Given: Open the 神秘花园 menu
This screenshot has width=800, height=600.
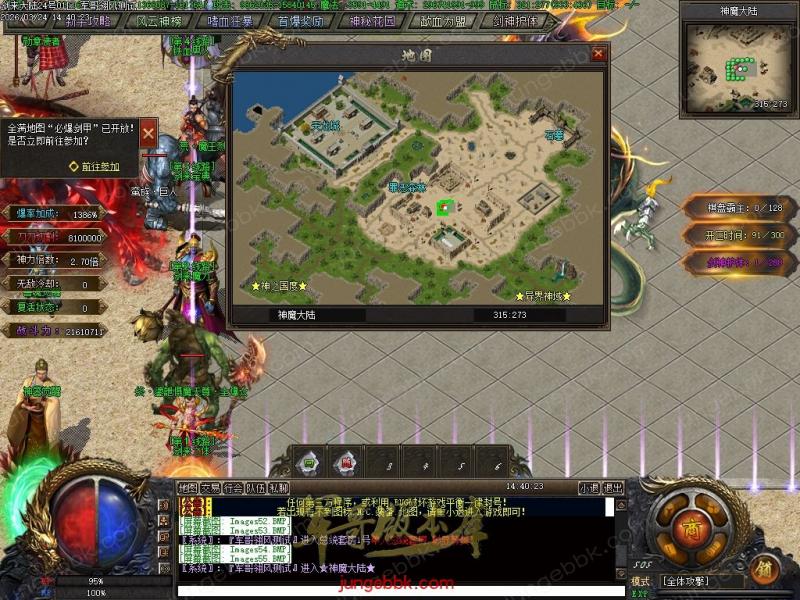Looking at the screenshot, I should point(372,20).
